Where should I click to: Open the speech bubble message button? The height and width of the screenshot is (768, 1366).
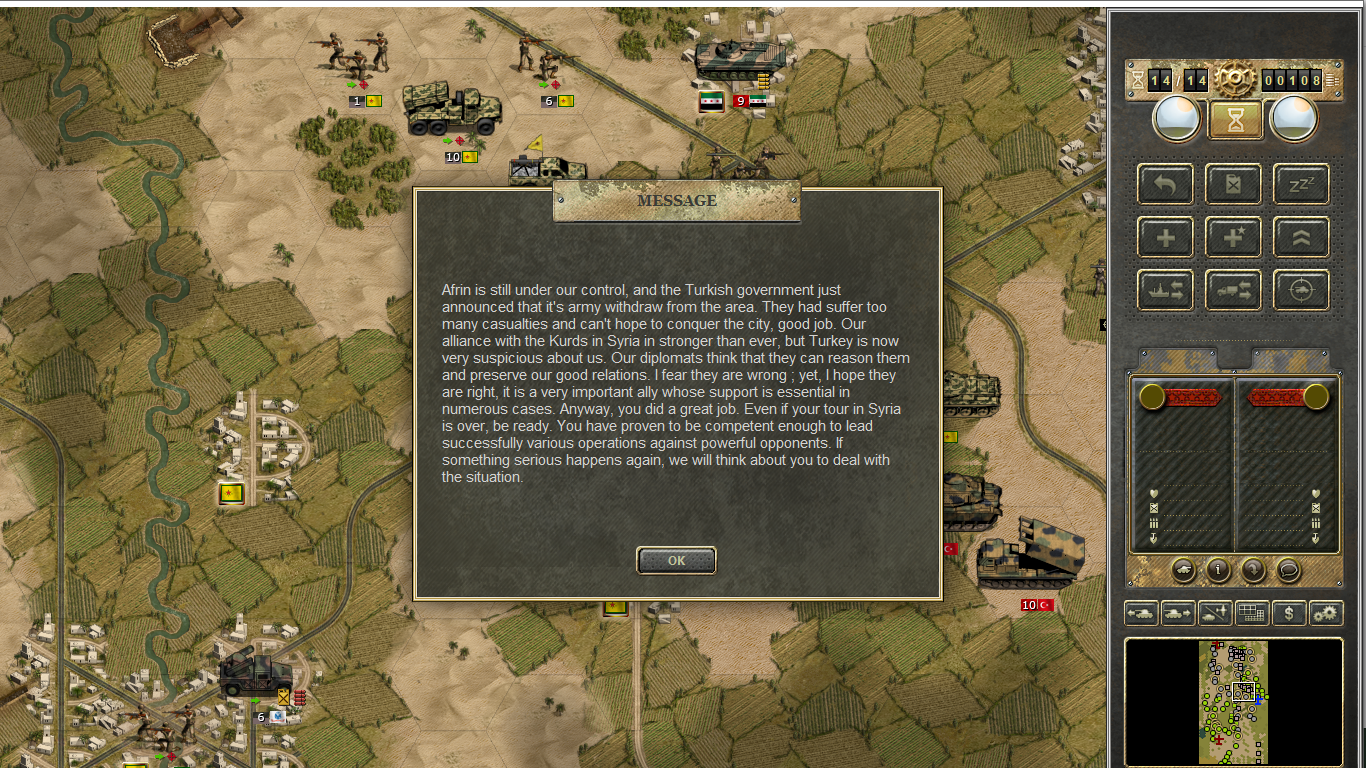pyautogui.click(x=1289, y=569)
